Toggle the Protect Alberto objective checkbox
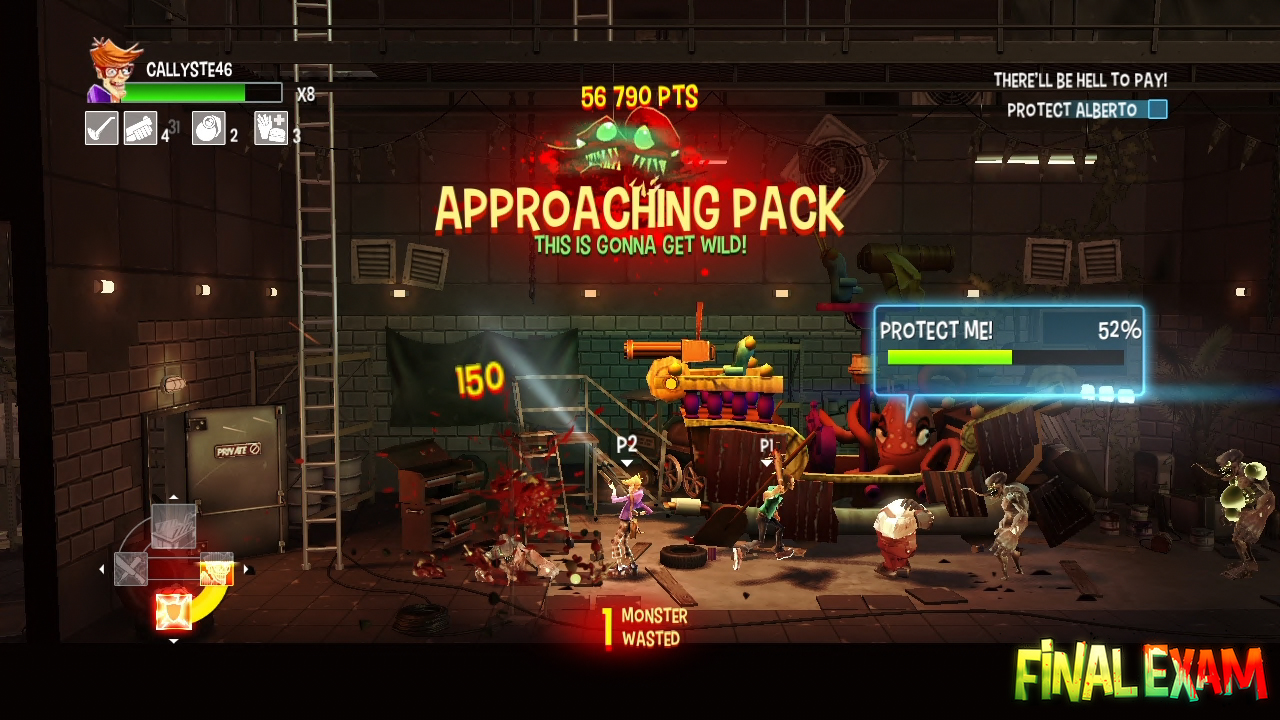 1157,110
